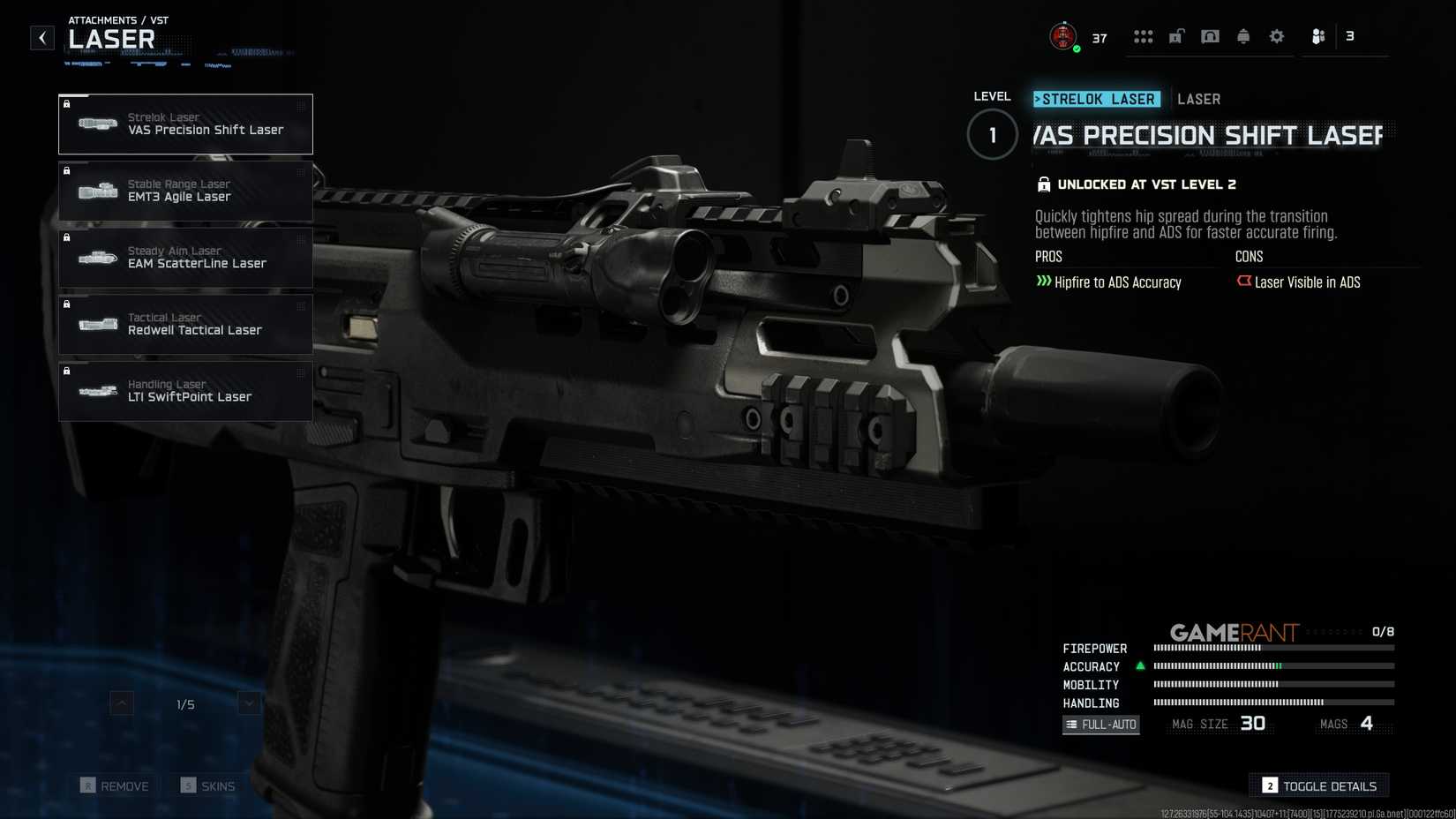The height and width of the screenshot is (819, 1456).
Task: Select EAM ScatterLine Laser from the list
Action: [185, 258]
